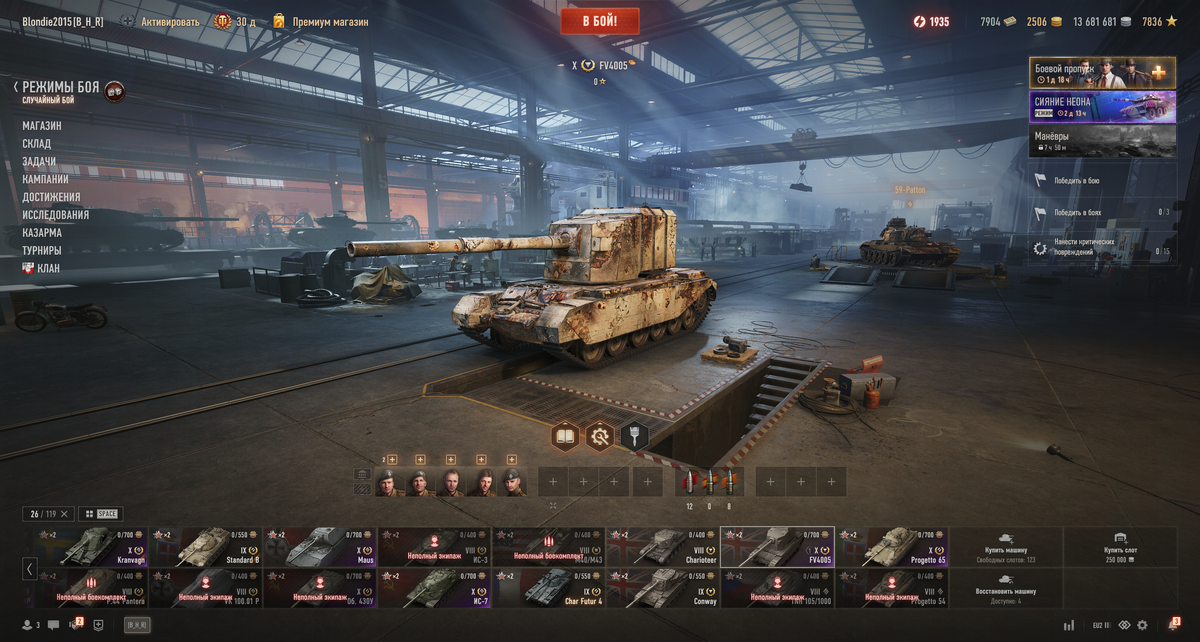Open ИССЛЕДОВАНИЯ research menu
The width and height of the screenshot is (1200, 642).
point(56,215)
